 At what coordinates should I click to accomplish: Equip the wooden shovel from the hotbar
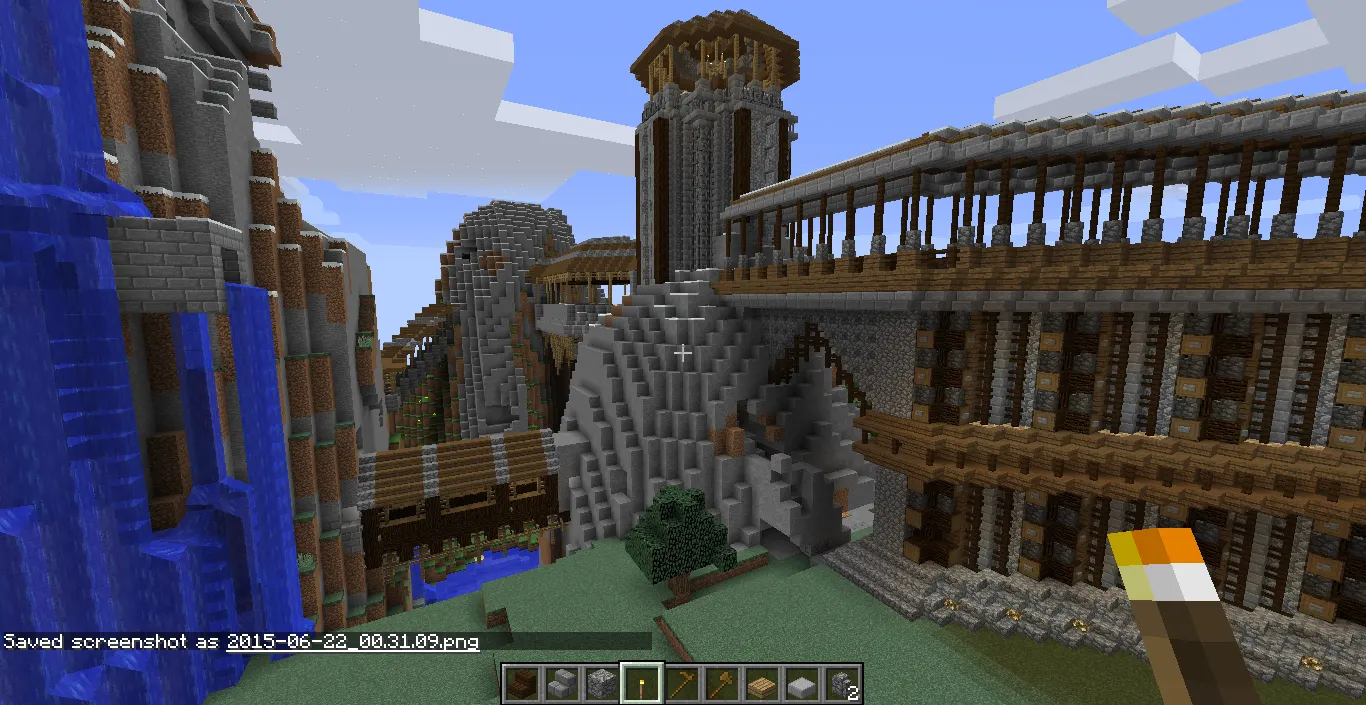tap(721, 684)
